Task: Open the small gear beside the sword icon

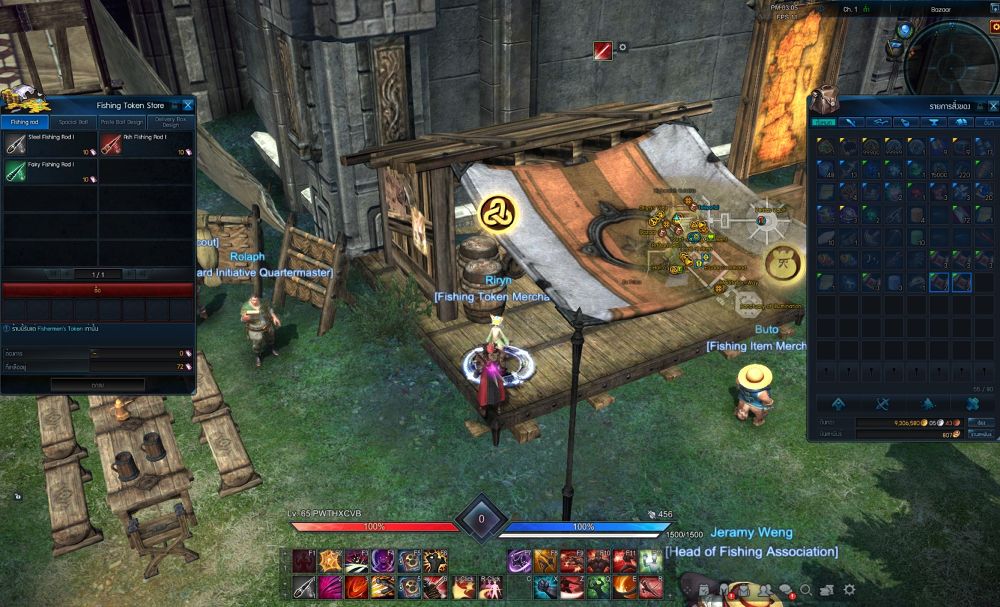Action: point(623,47)
